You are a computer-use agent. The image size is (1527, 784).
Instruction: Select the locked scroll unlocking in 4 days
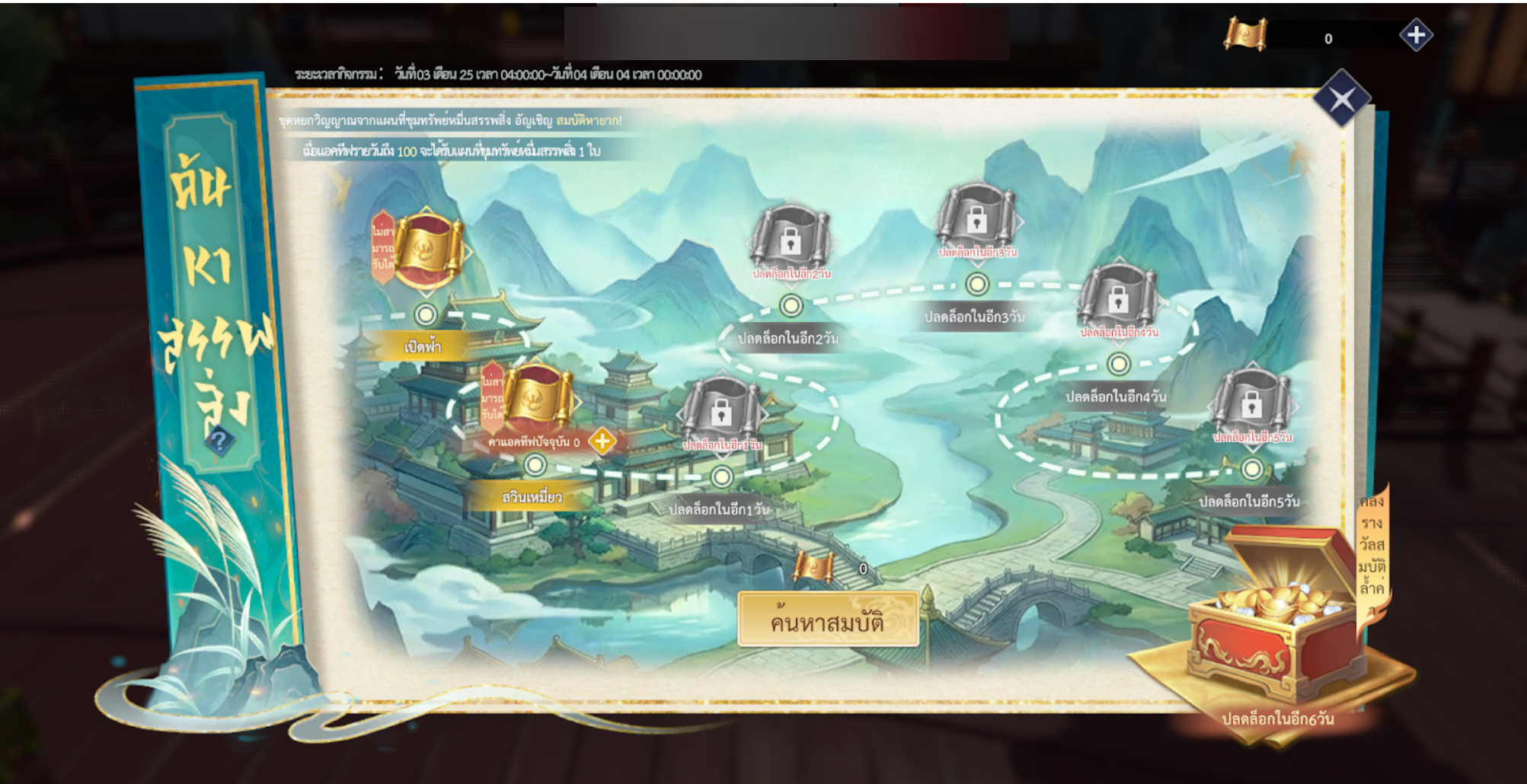point(1117,299)
